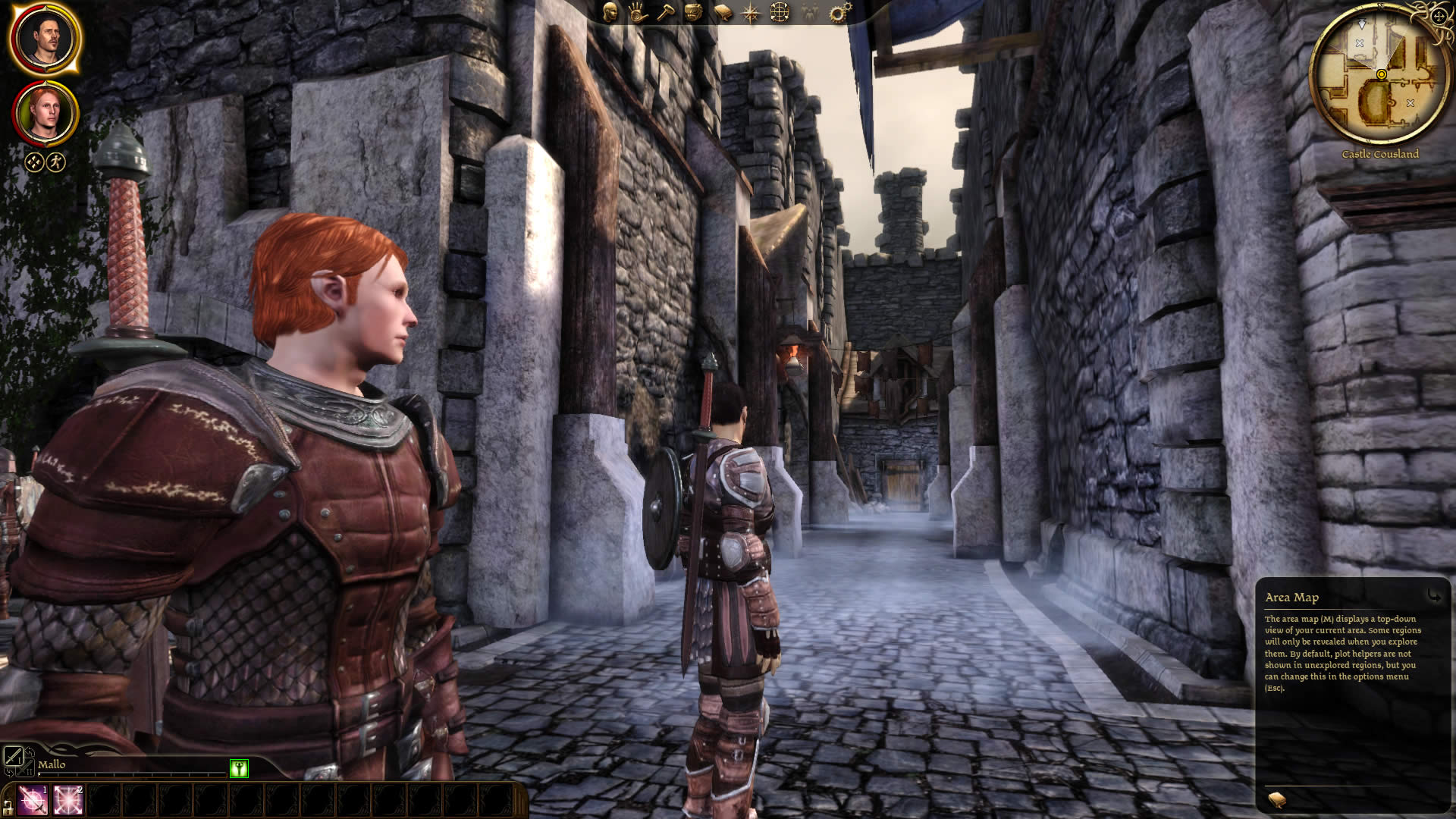This screenshot has height=819, width=1456.
Task: Click the green status effect icon
Action: (239, 768)
